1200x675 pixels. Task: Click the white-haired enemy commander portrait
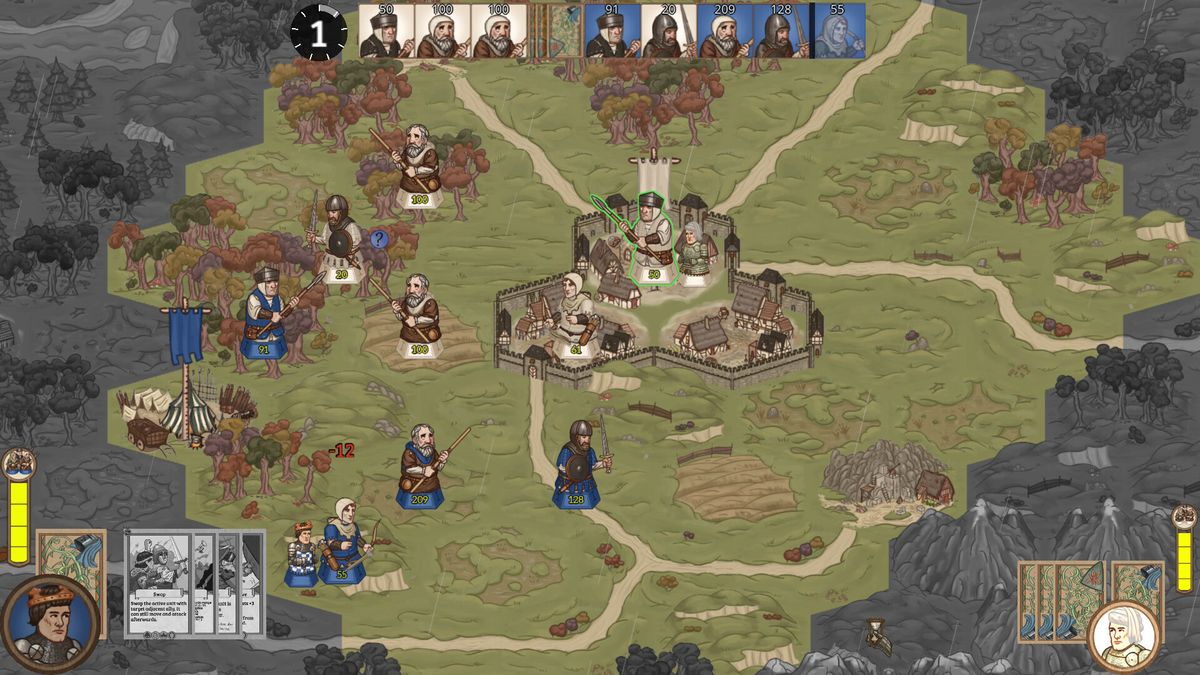click(x=1125, y=634)
